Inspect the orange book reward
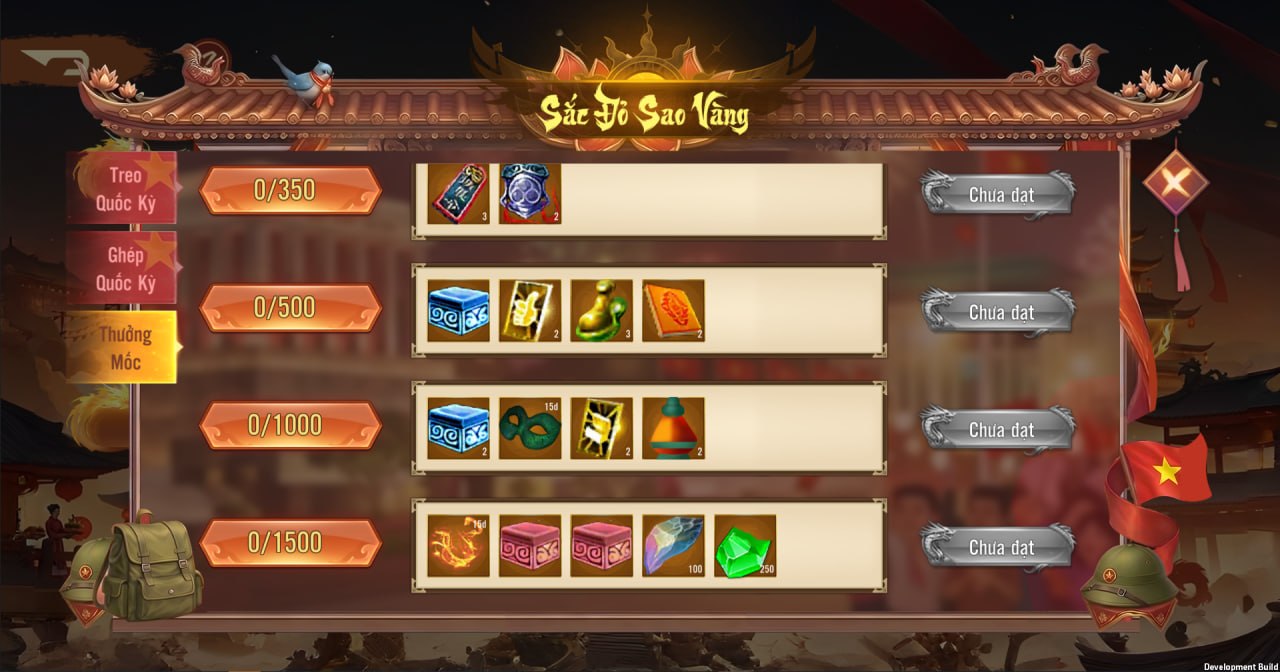 (x=673, y=311)
